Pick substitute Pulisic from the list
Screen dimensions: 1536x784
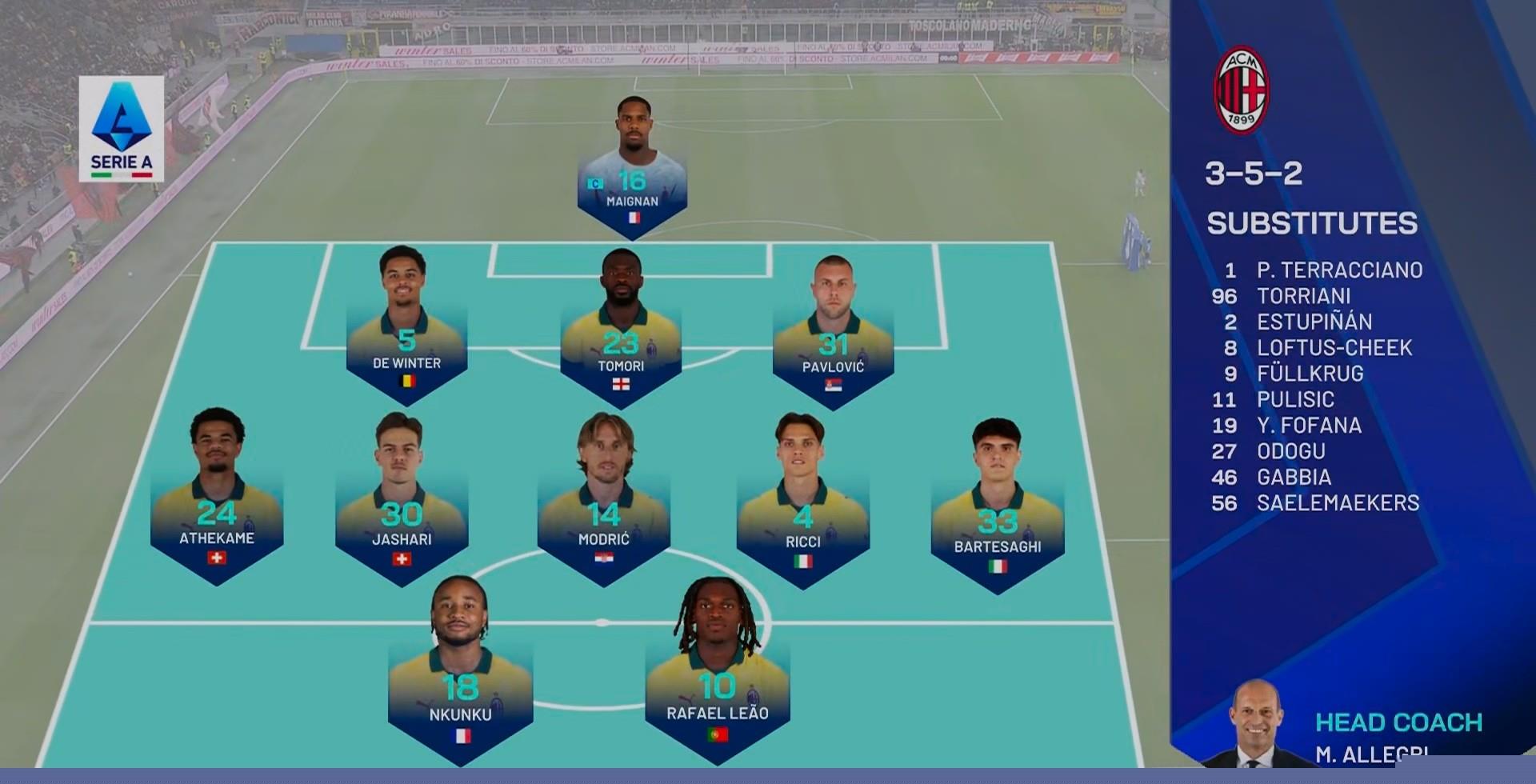(x=1295, y=399)
